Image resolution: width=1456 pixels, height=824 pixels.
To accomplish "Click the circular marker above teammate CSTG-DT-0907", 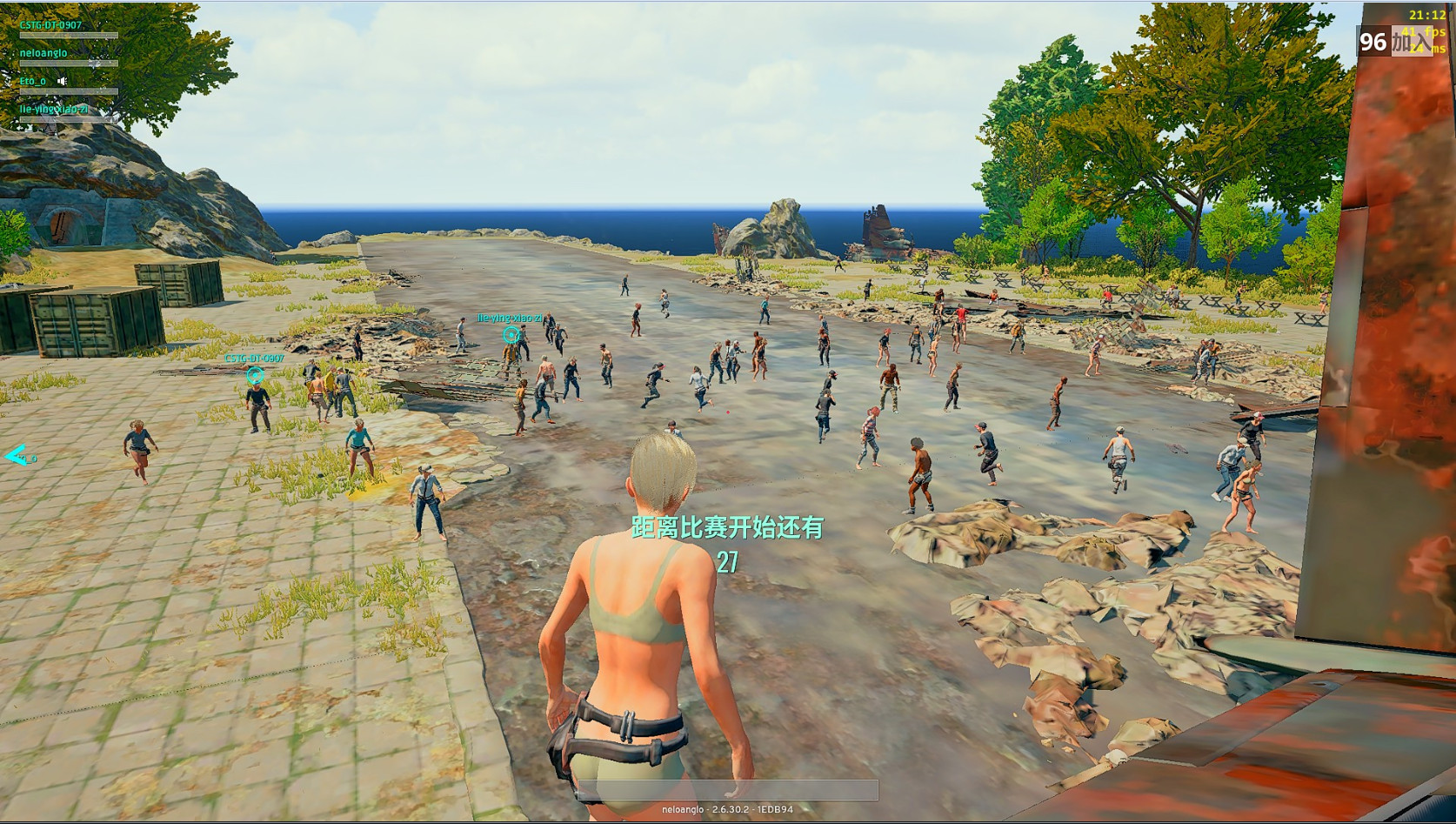I will pos(255,375).
